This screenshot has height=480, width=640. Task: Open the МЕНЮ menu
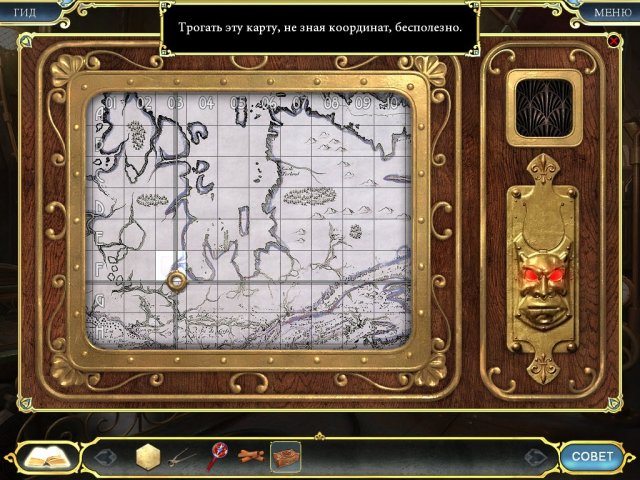(x=611, y=13)
